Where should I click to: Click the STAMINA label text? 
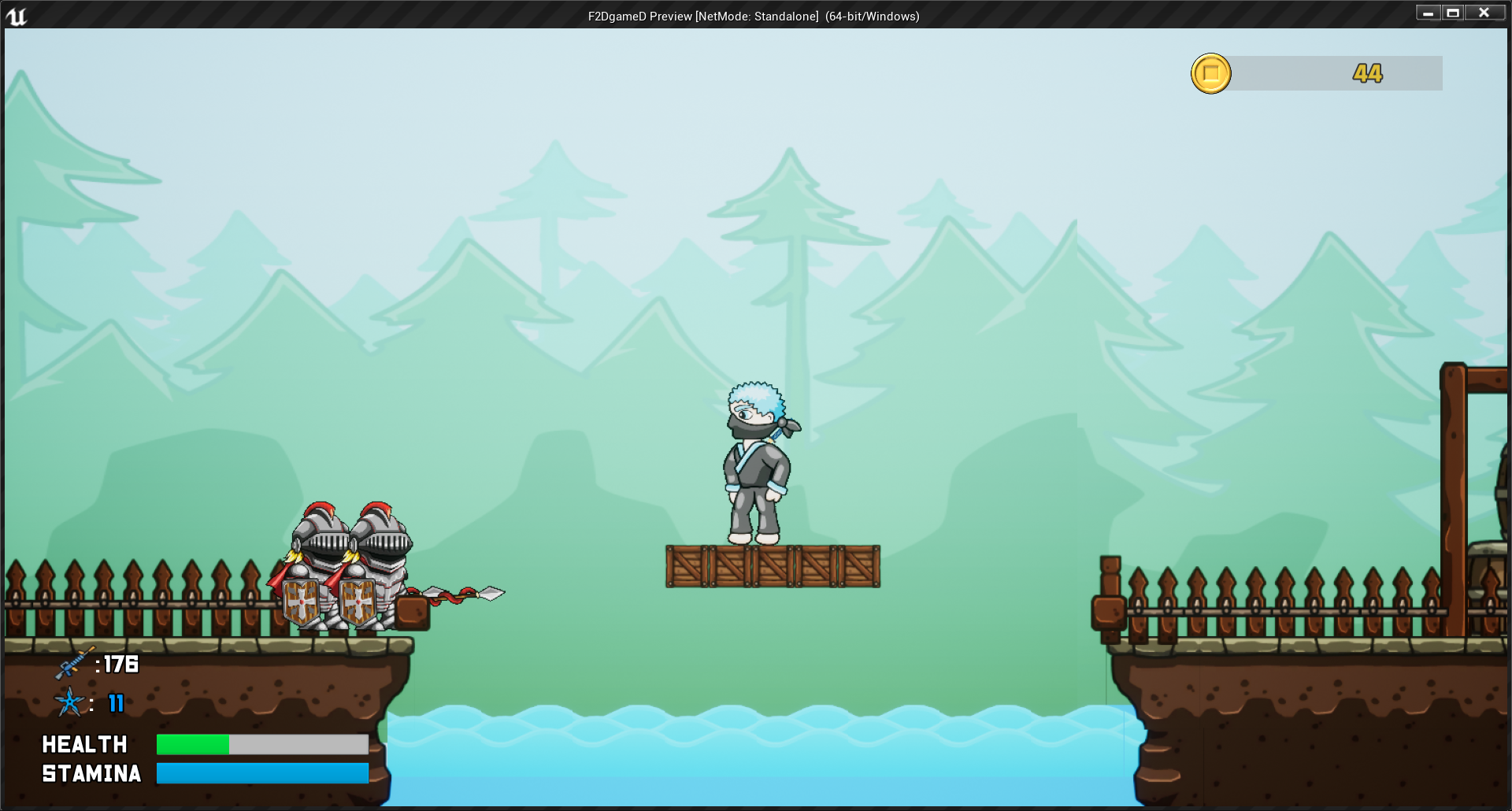point(91,773)
